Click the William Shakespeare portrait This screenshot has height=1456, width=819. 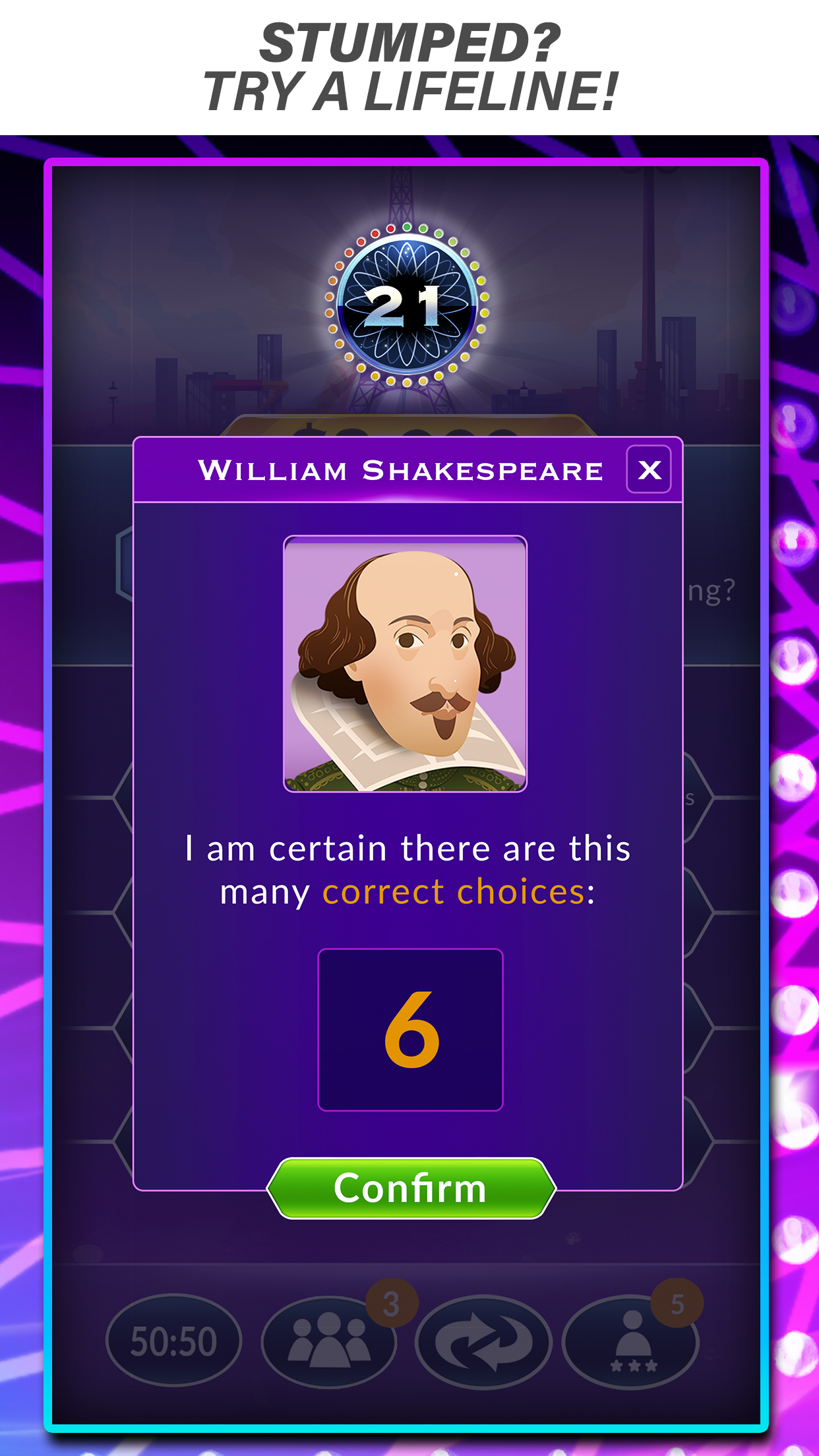click(405, 663)
